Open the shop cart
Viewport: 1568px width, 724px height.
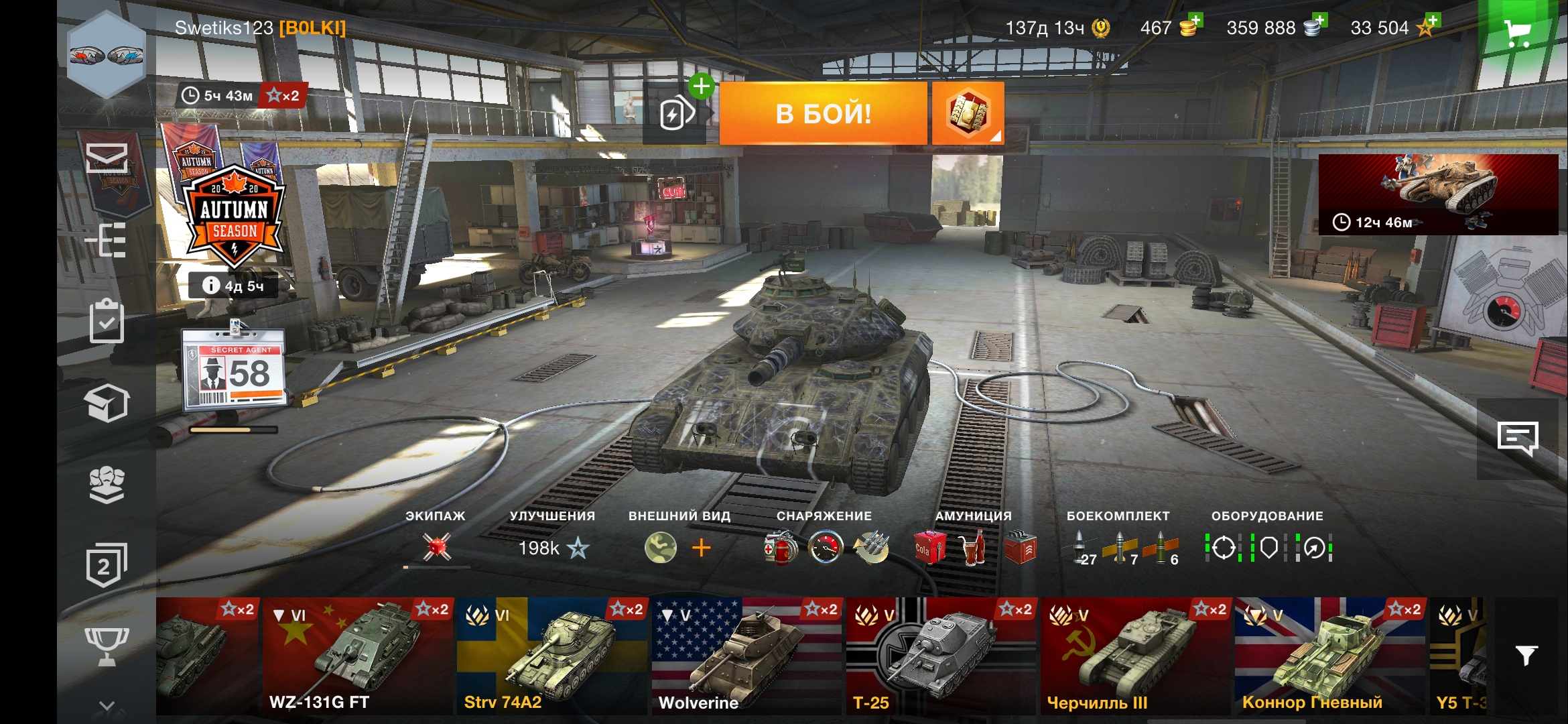(1517, 31)
